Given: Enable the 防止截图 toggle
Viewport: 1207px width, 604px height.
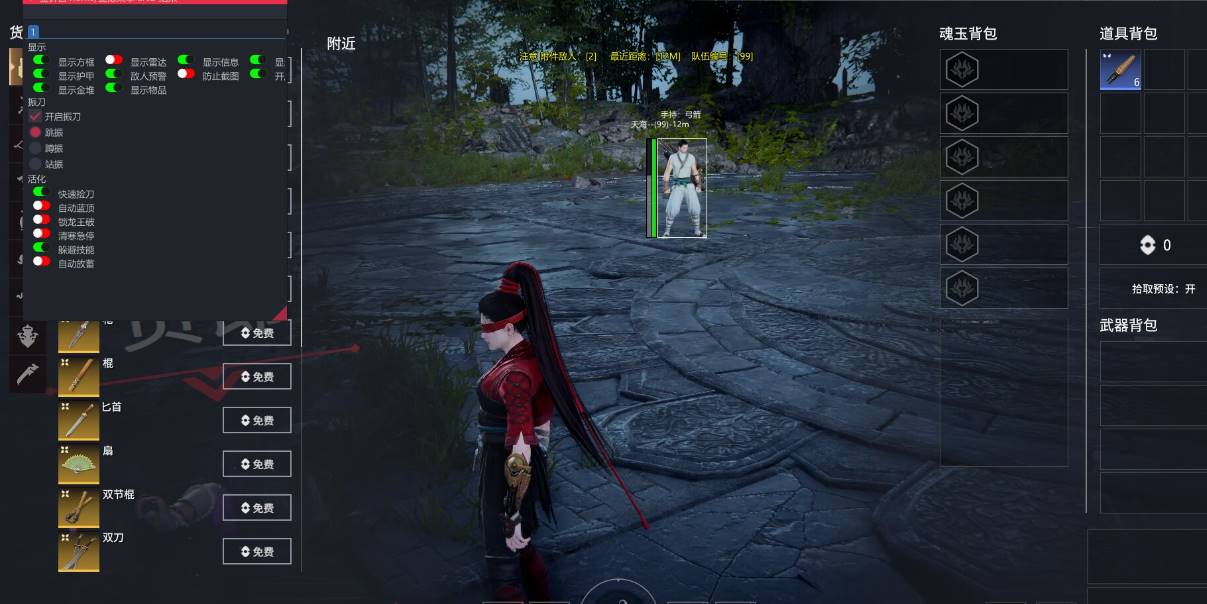Looking at the screenshot, I should [186, 75].
